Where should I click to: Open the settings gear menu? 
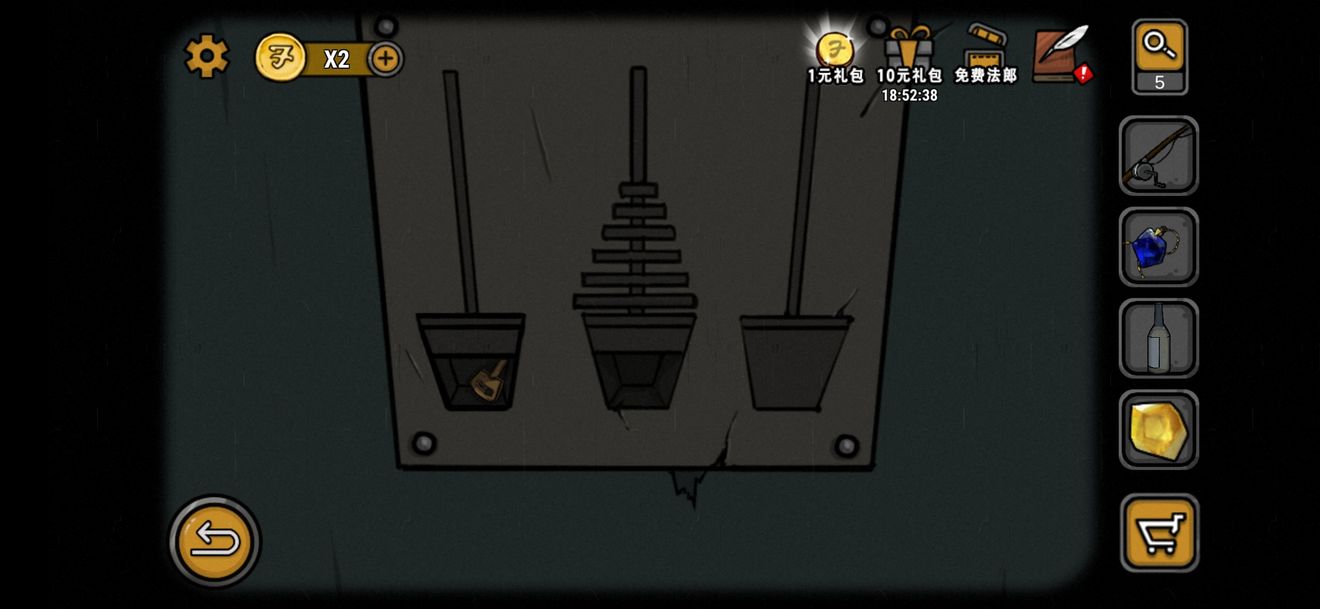point(207,56)
